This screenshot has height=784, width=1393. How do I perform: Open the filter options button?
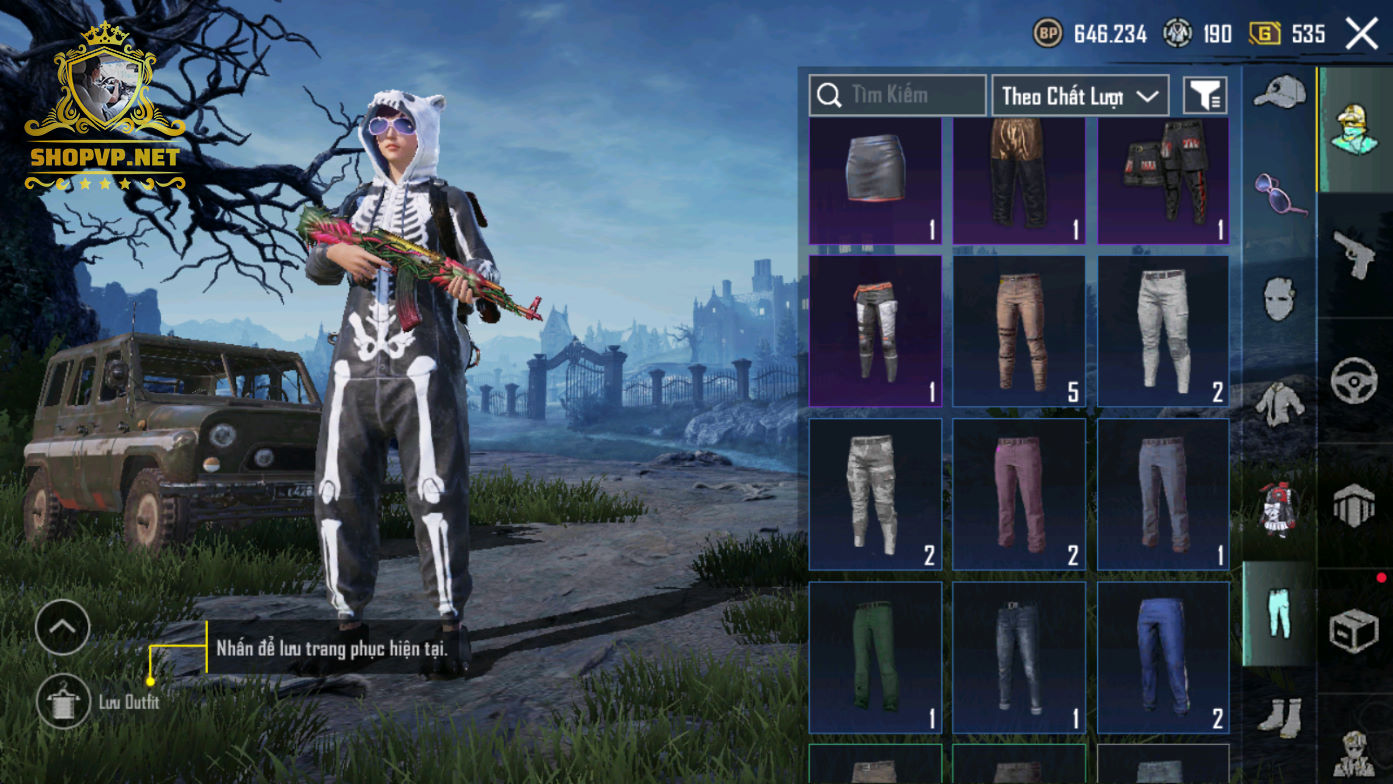point(1205,96)
